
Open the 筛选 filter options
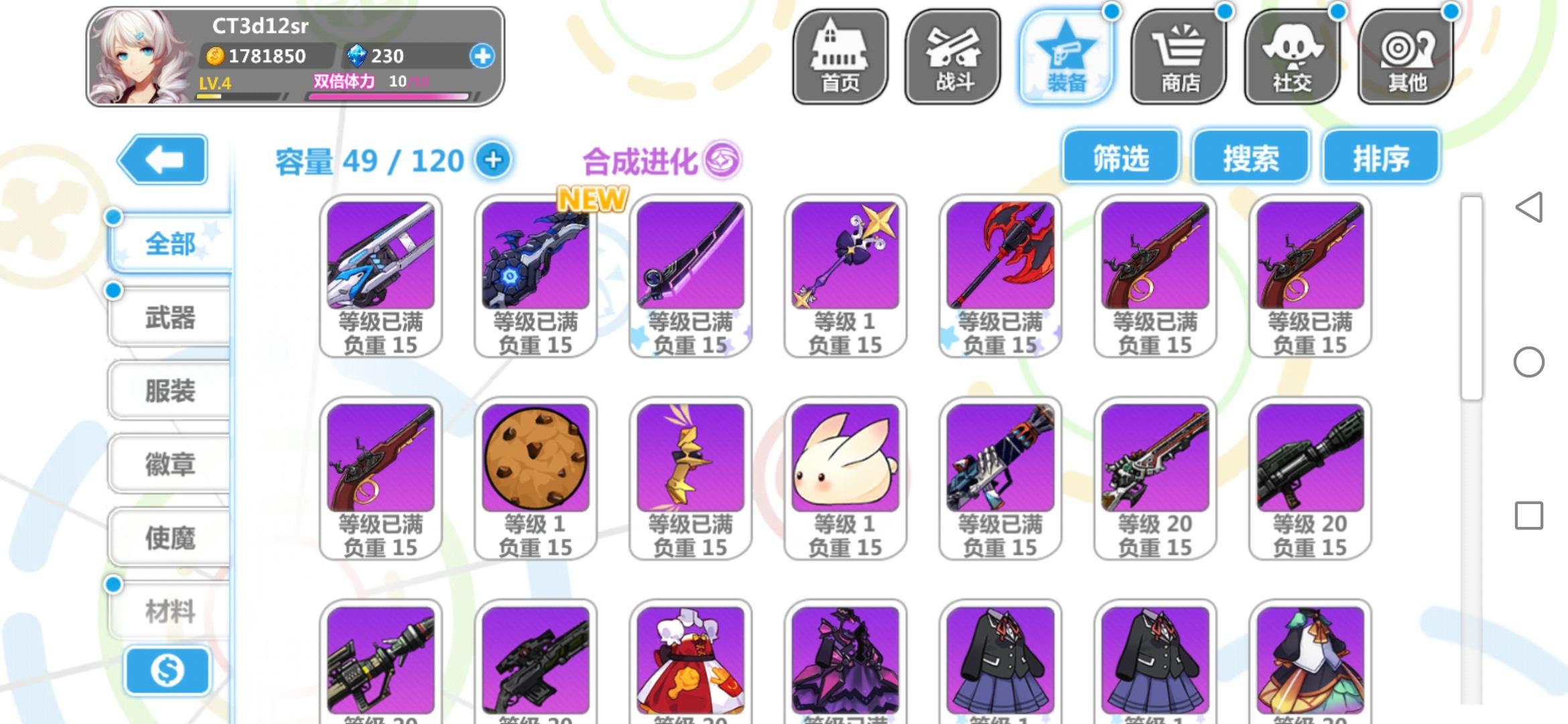pos(1120,158)
